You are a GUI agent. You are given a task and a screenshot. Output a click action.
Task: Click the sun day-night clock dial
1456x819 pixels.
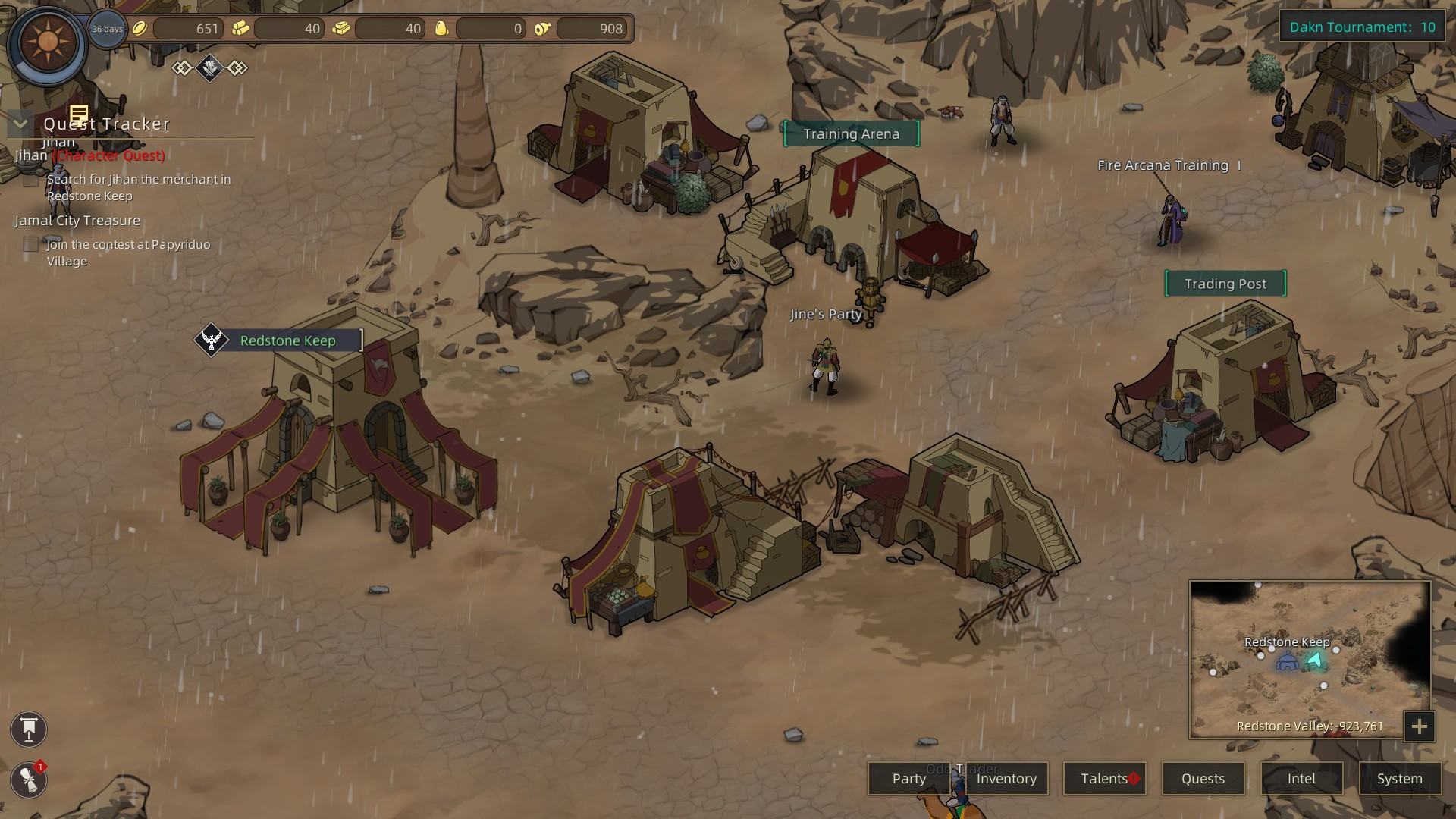47,42
